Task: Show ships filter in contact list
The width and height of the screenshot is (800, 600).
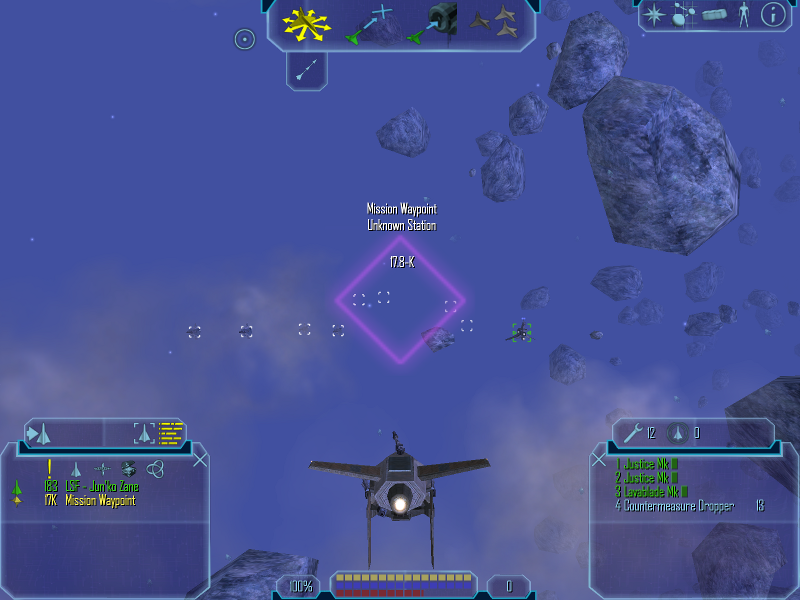Action: tap(75, 468)
